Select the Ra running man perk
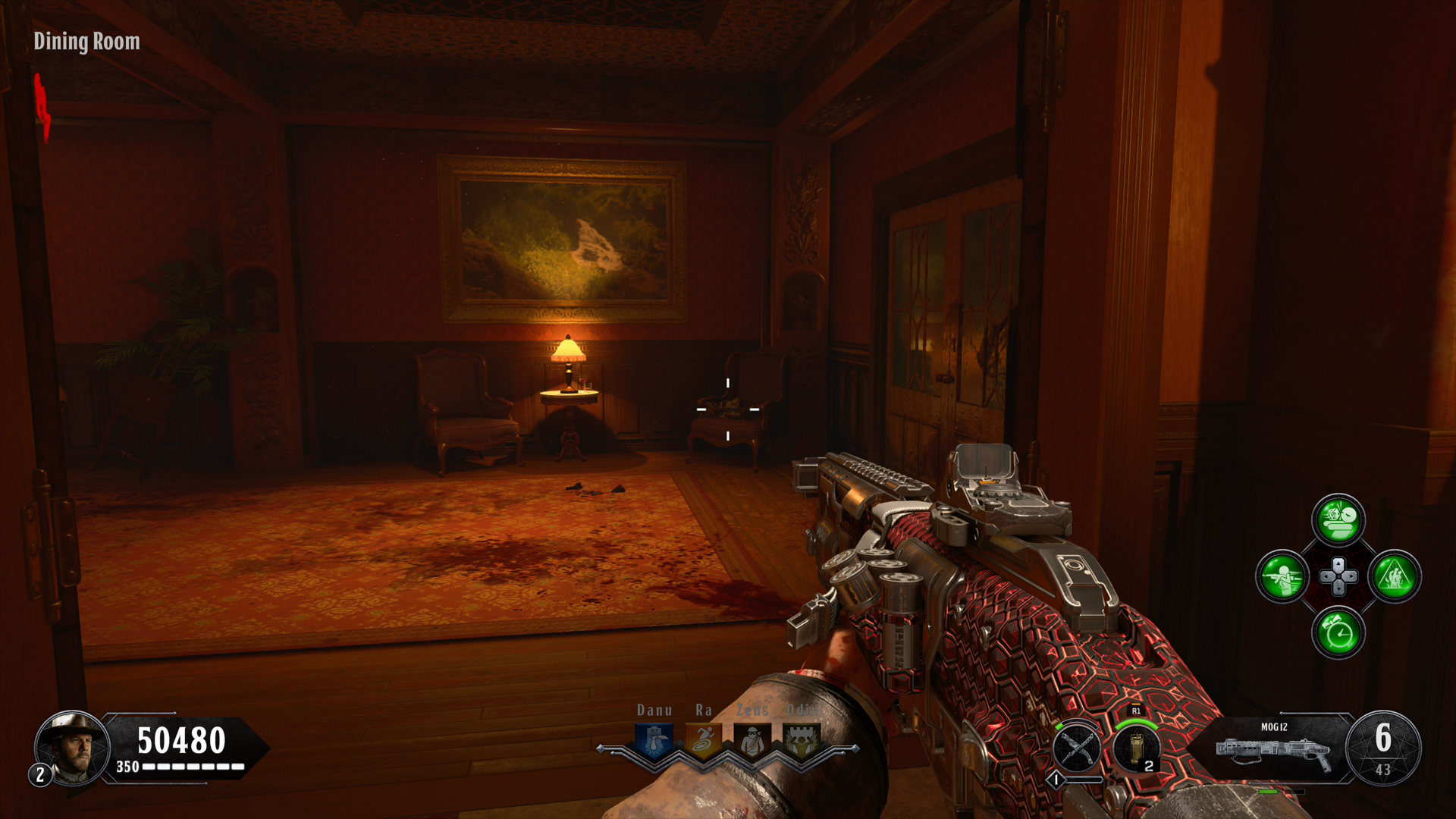The width and height of the screenshot is (1456, 819). (704, 739)
